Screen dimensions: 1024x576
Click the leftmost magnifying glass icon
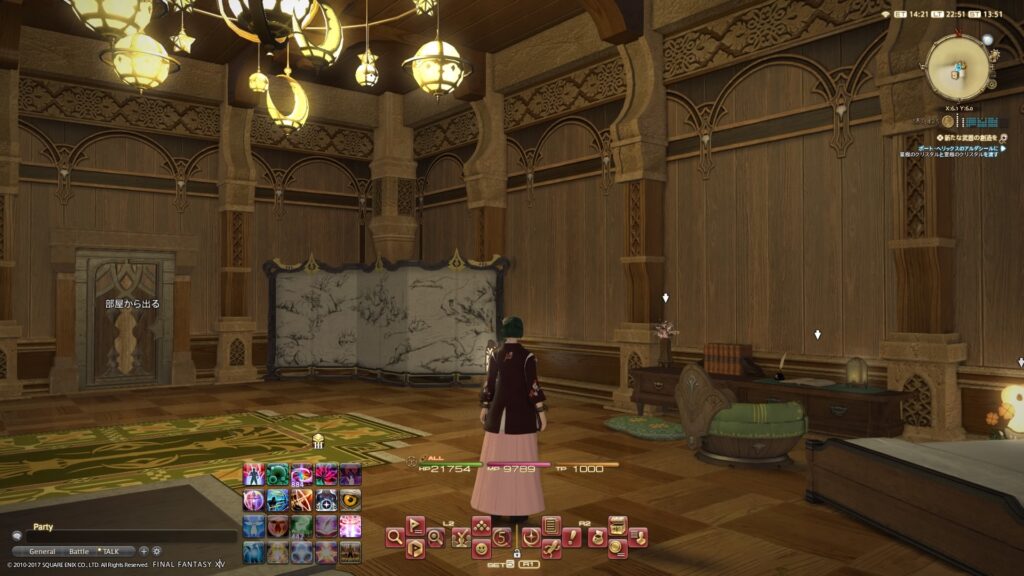pos(395,537)
